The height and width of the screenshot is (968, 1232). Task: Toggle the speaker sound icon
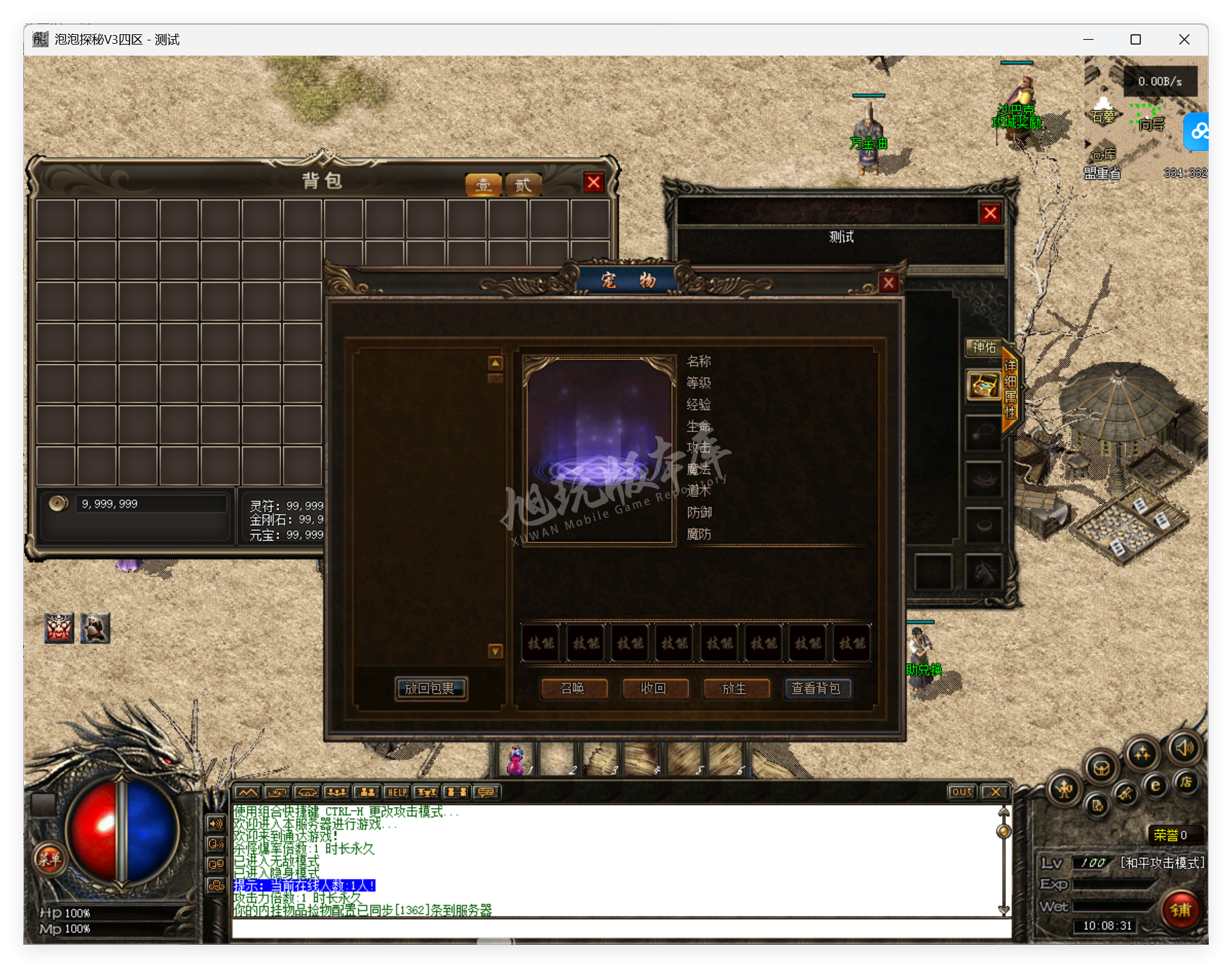point(1185,748)
